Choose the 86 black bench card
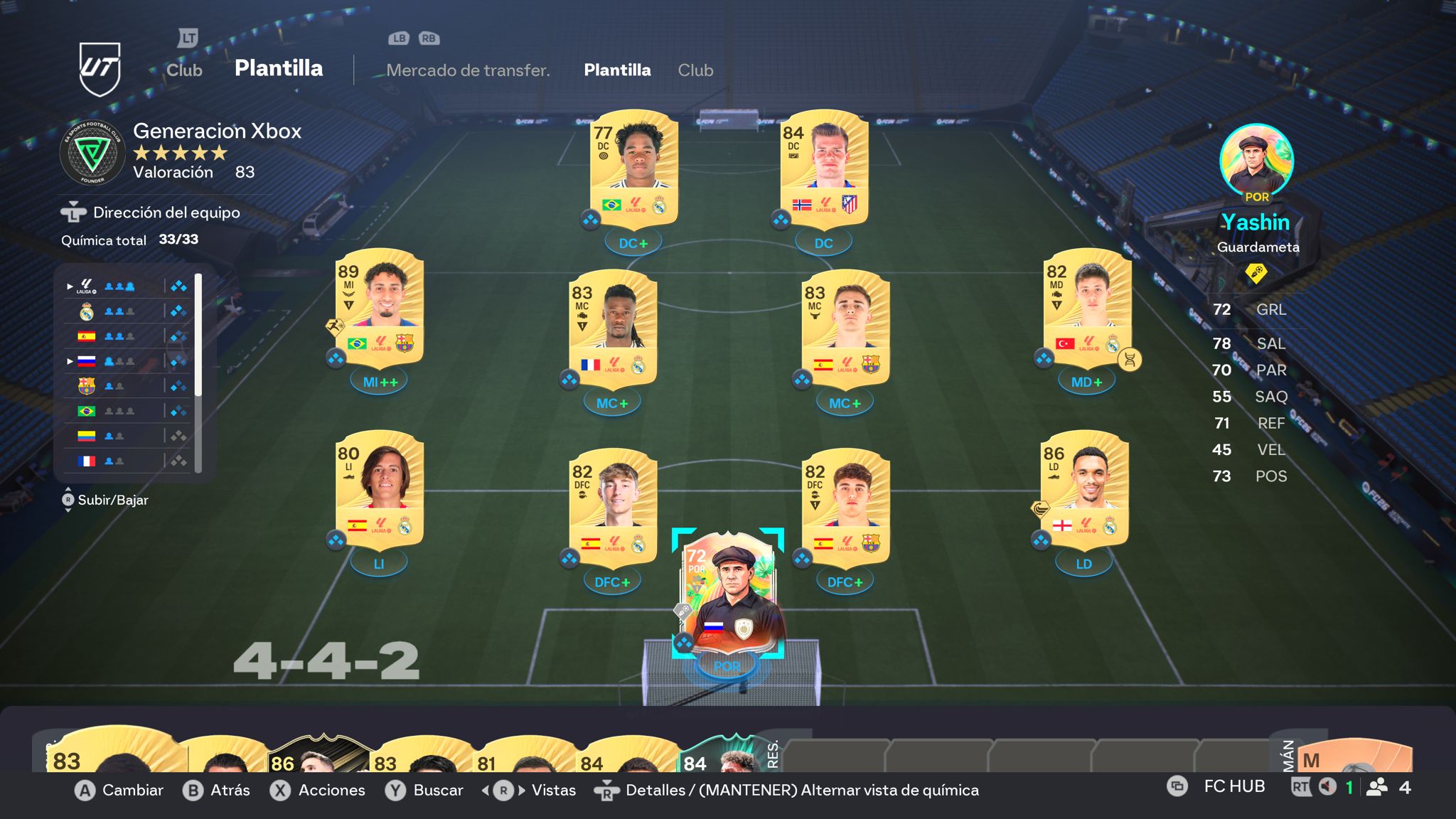 click(x=318, y=756)
